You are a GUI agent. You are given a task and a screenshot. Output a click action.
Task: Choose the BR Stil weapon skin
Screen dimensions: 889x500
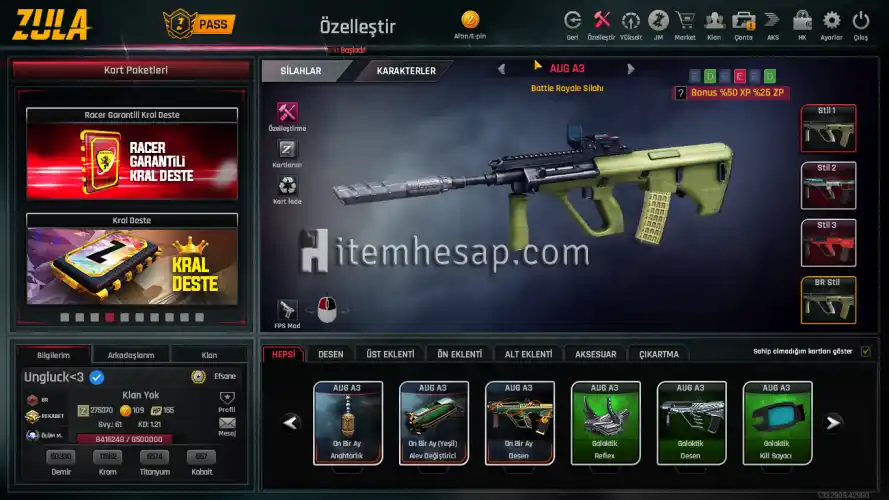(828, 300)
